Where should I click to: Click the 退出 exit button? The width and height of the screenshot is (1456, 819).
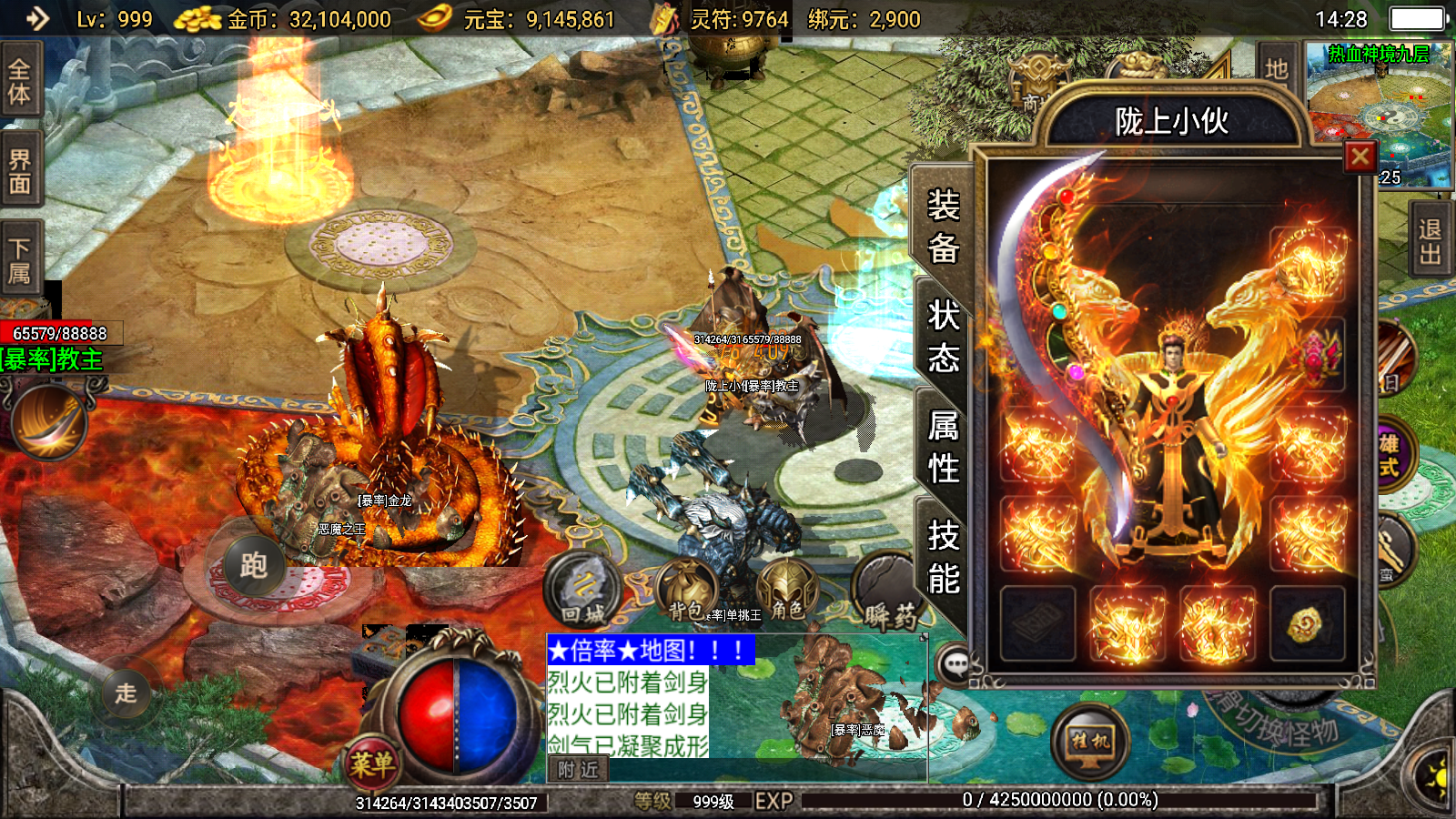click(x=1430, y=241)
